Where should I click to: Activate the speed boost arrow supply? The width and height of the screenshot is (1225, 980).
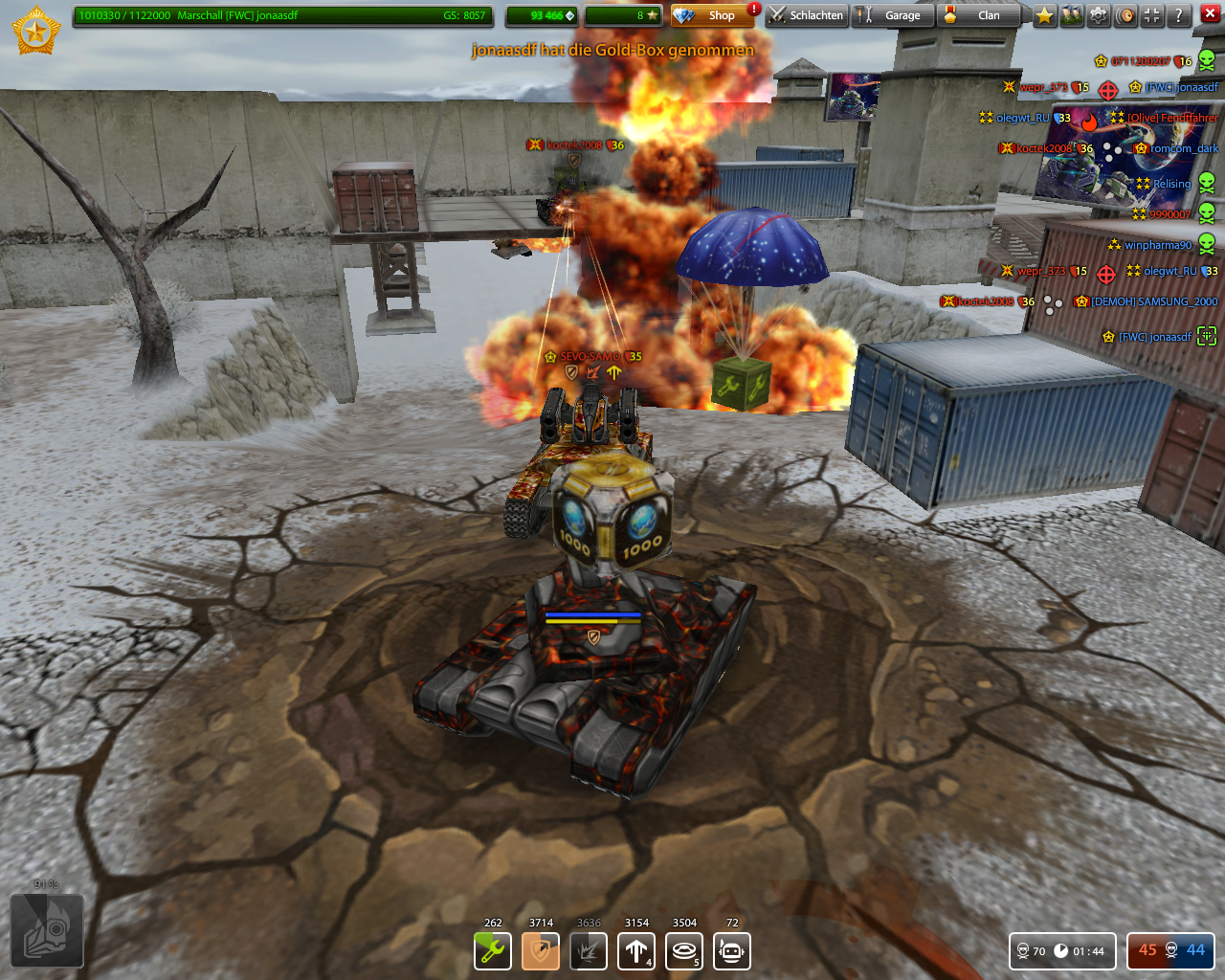pyautogui.click(x=636, y=951)
